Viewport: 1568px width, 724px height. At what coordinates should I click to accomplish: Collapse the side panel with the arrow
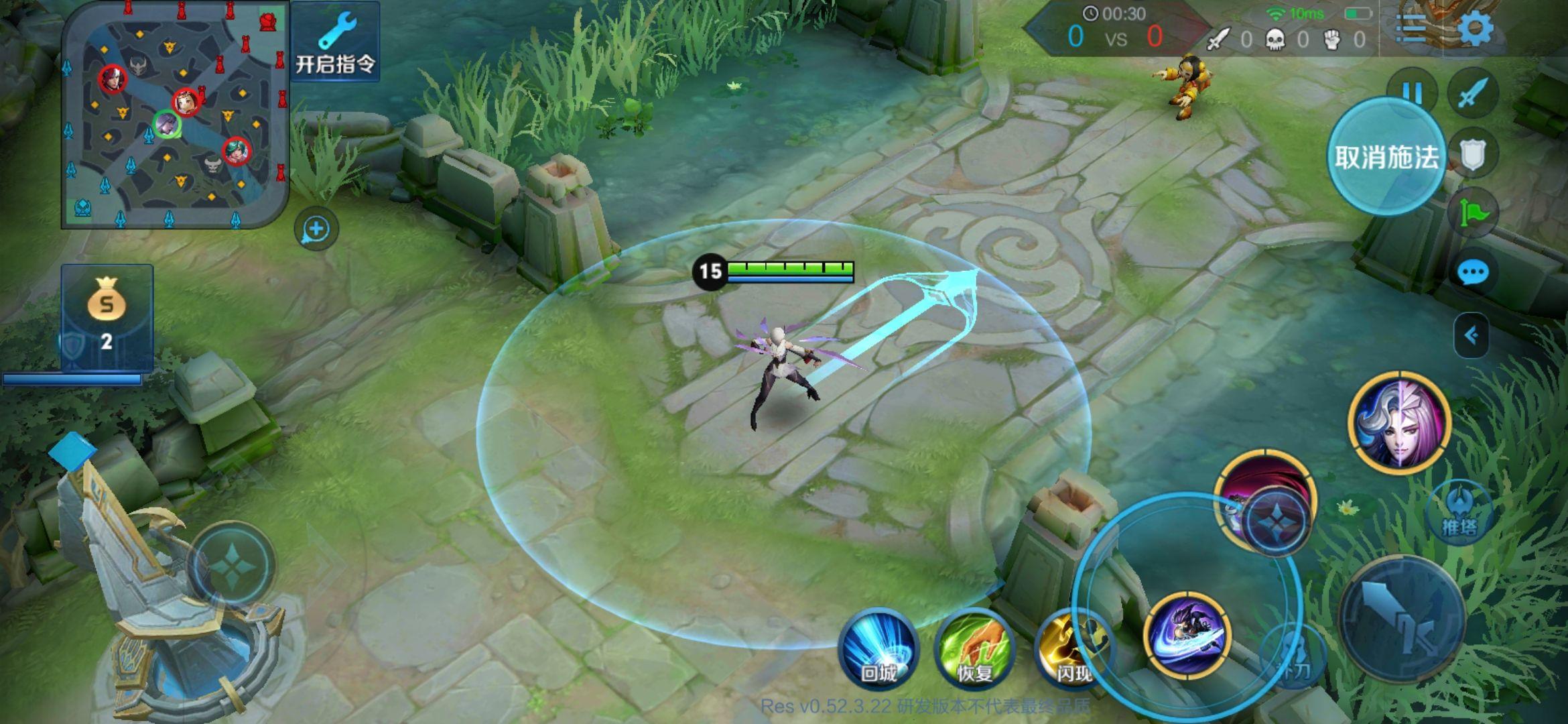pyautogui.click(x=1472, y=335)
